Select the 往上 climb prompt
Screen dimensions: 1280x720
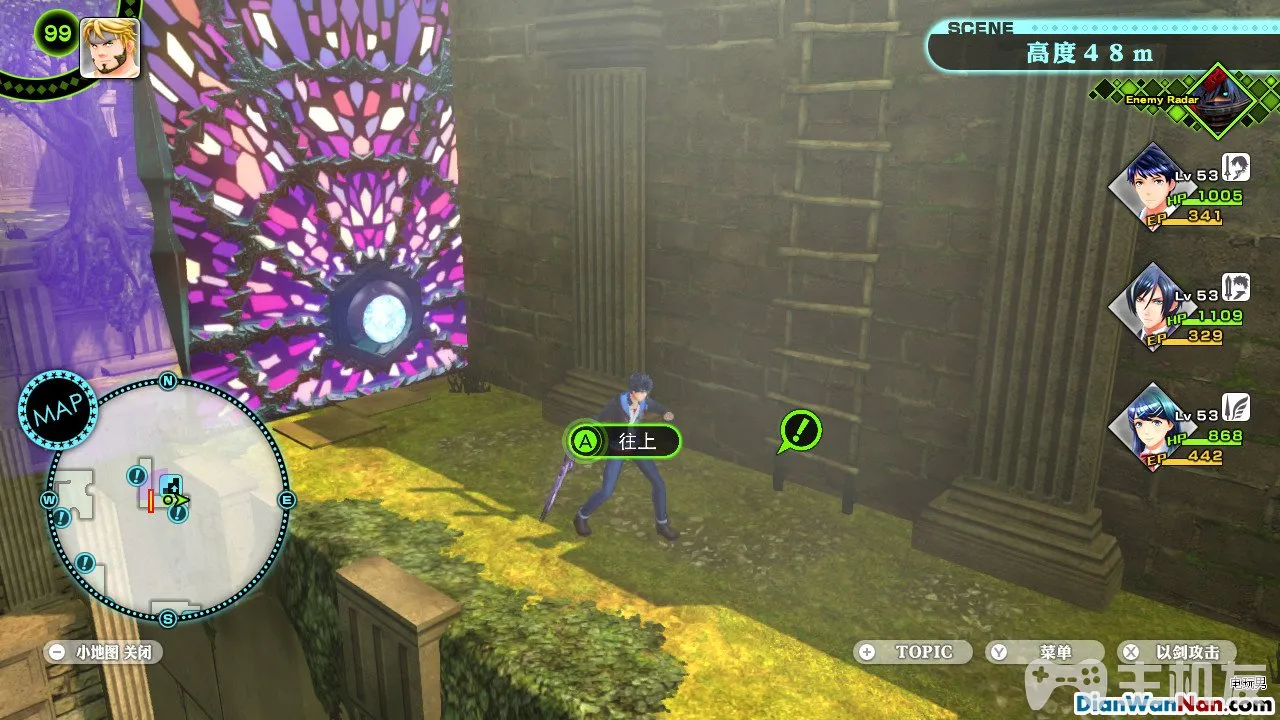pyautogui.click(x=623, y=440)
